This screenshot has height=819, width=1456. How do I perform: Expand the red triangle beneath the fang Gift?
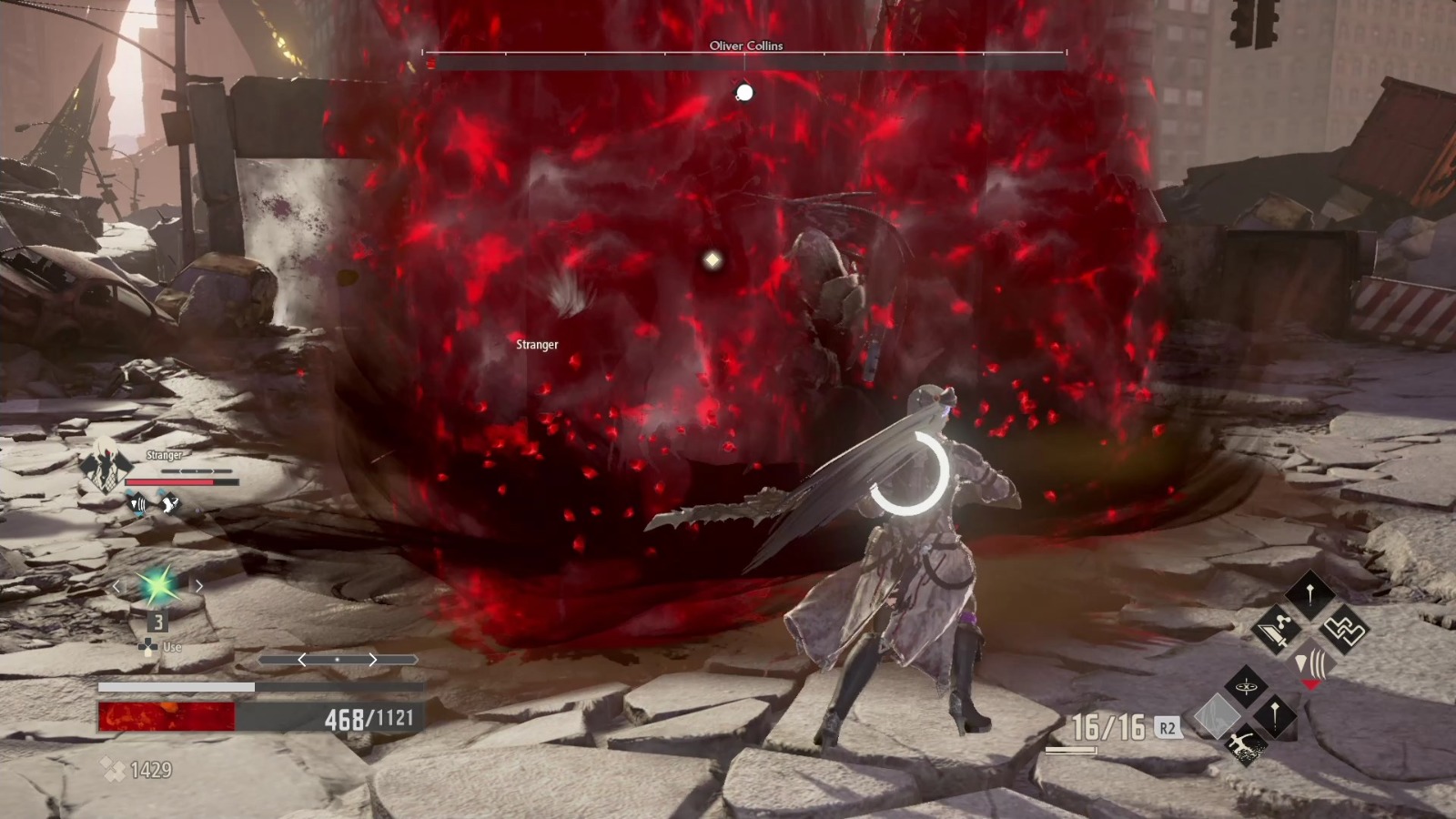1312,683
